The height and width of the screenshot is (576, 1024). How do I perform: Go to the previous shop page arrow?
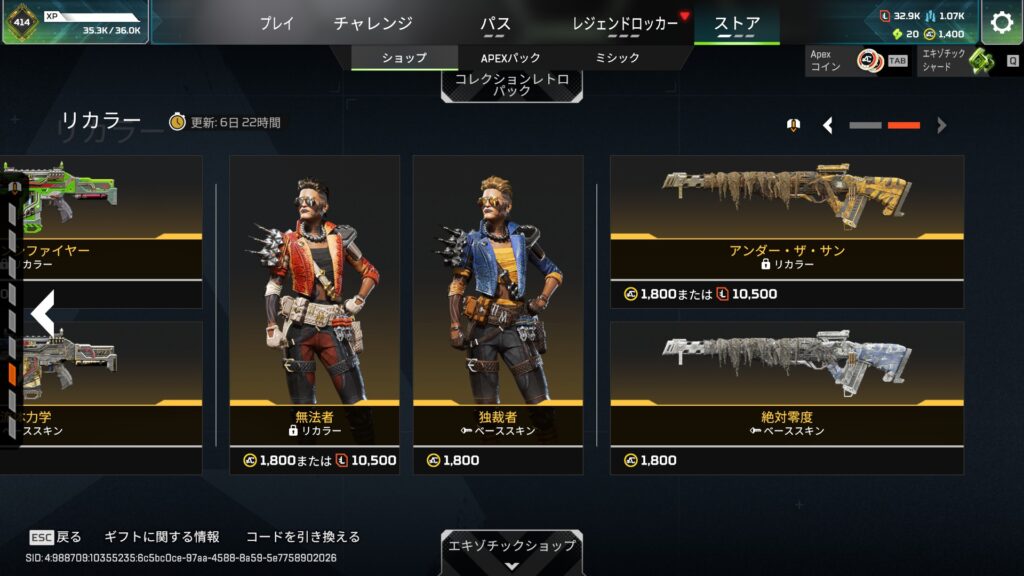828,126
